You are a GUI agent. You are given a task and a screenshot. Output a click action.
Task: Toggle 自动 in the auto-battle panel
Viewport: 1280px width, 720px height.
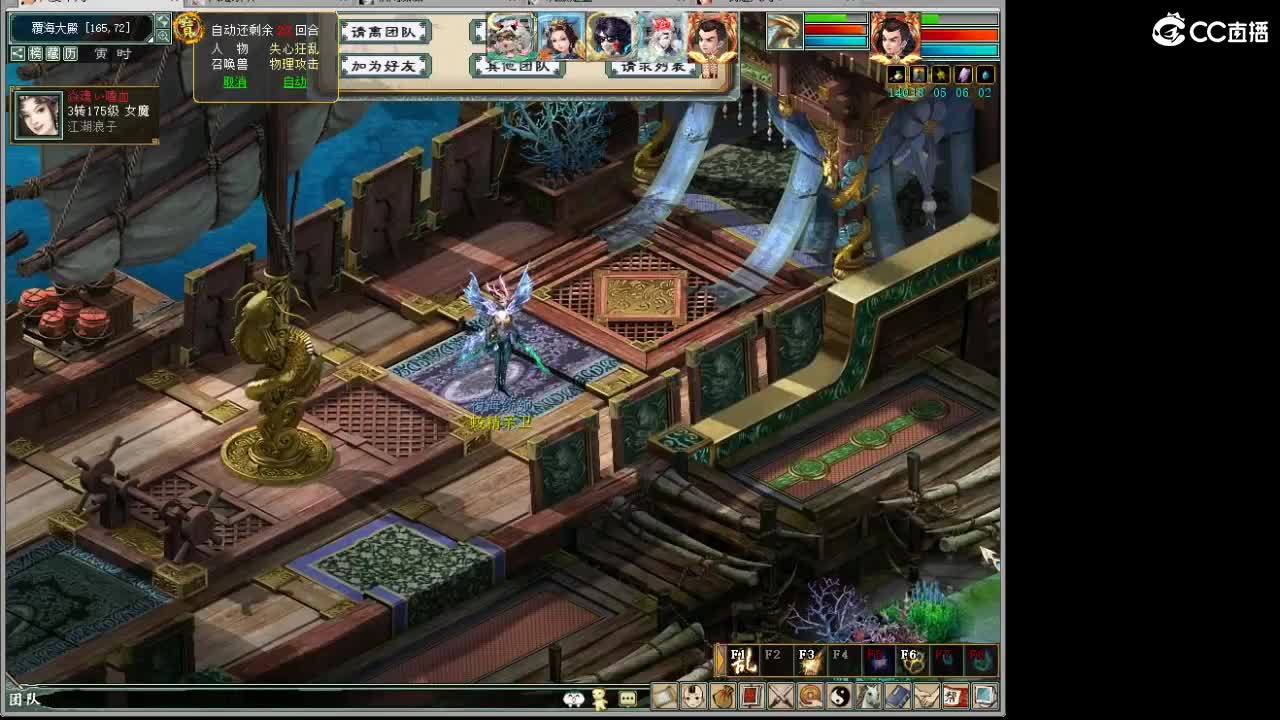tap(296, 82)
